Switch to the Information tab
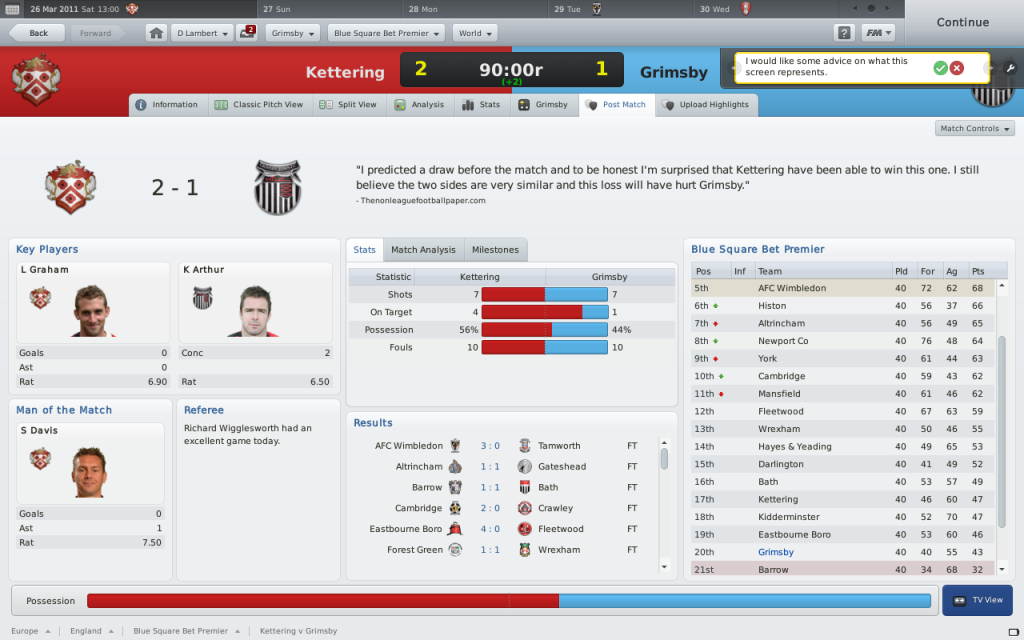 (x=167, y=105)
